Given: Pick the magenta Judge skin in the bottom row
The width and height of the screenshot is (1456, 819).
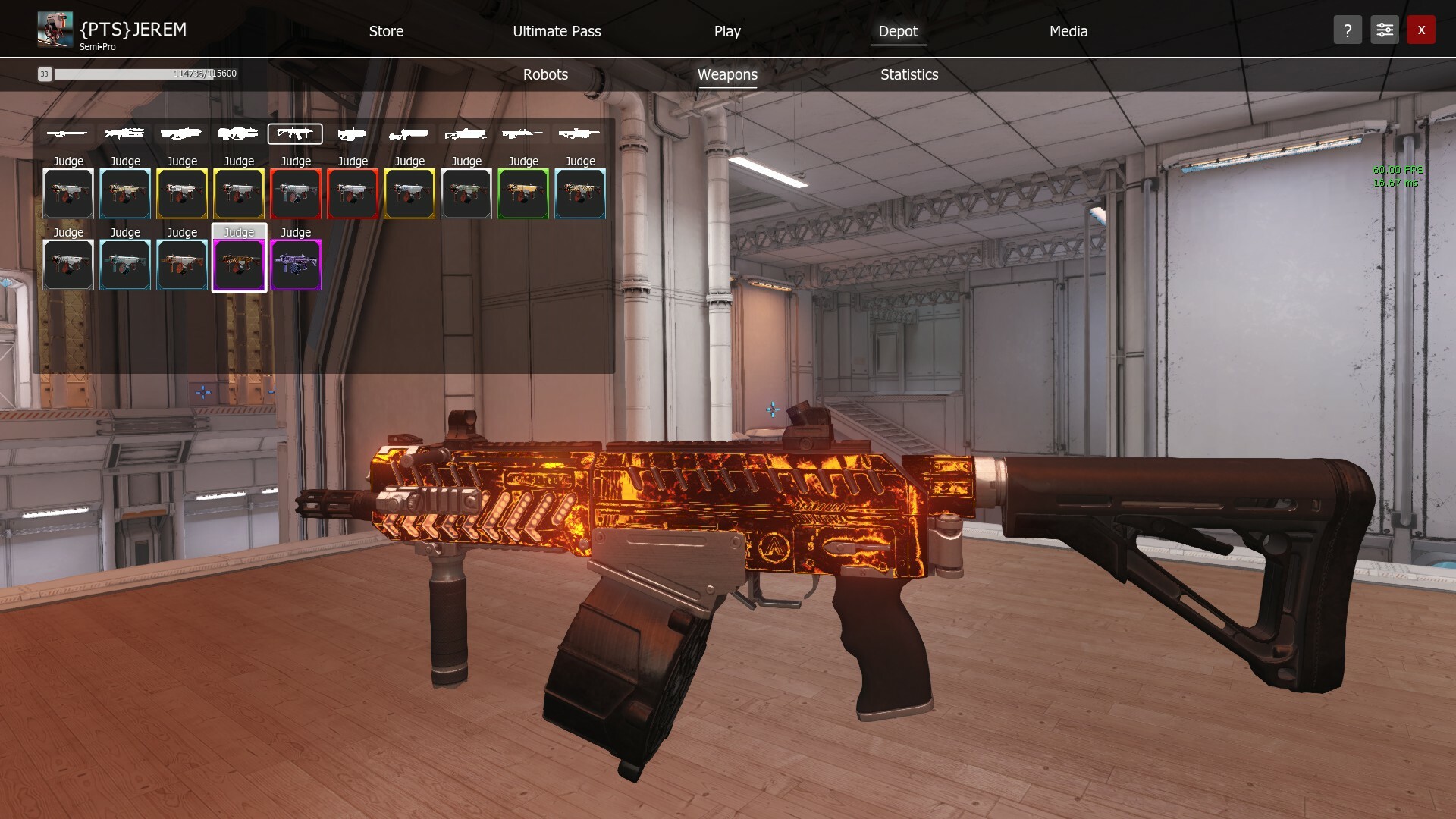Looking at the screenshot, I should (295, 265).
